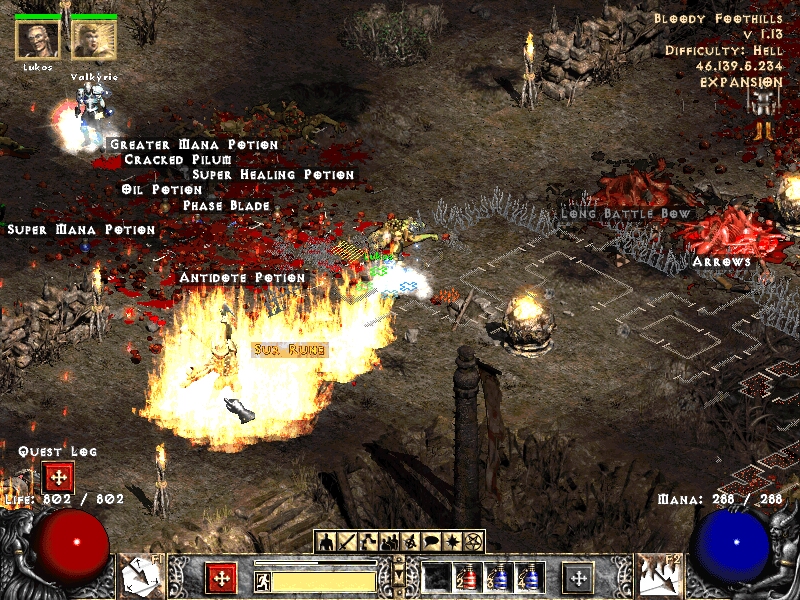800x600 pixels.
Task: Open the character sheet from the mini panel
Action: tap(326, 542)
